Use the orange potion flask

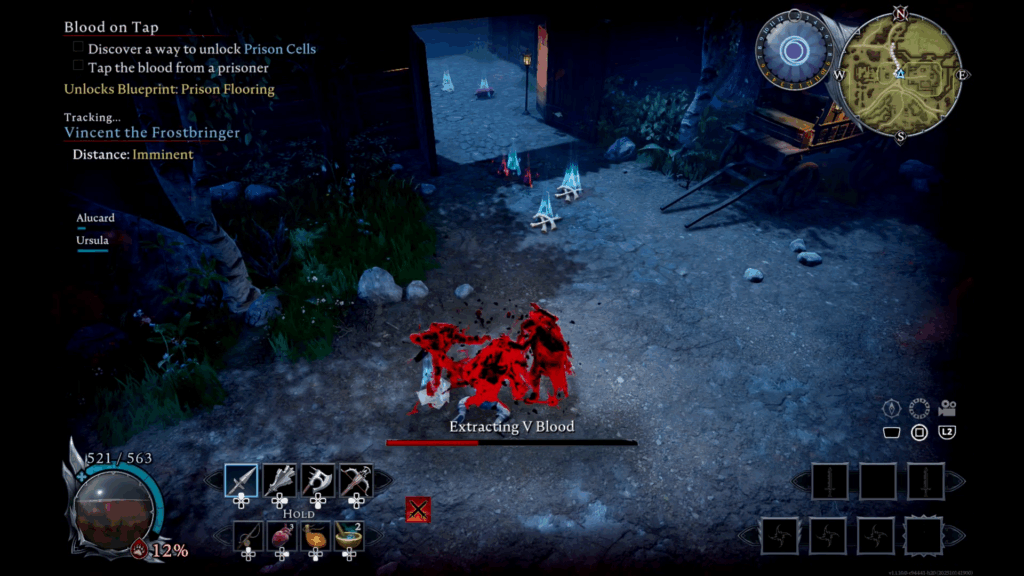tap(315, 537)
